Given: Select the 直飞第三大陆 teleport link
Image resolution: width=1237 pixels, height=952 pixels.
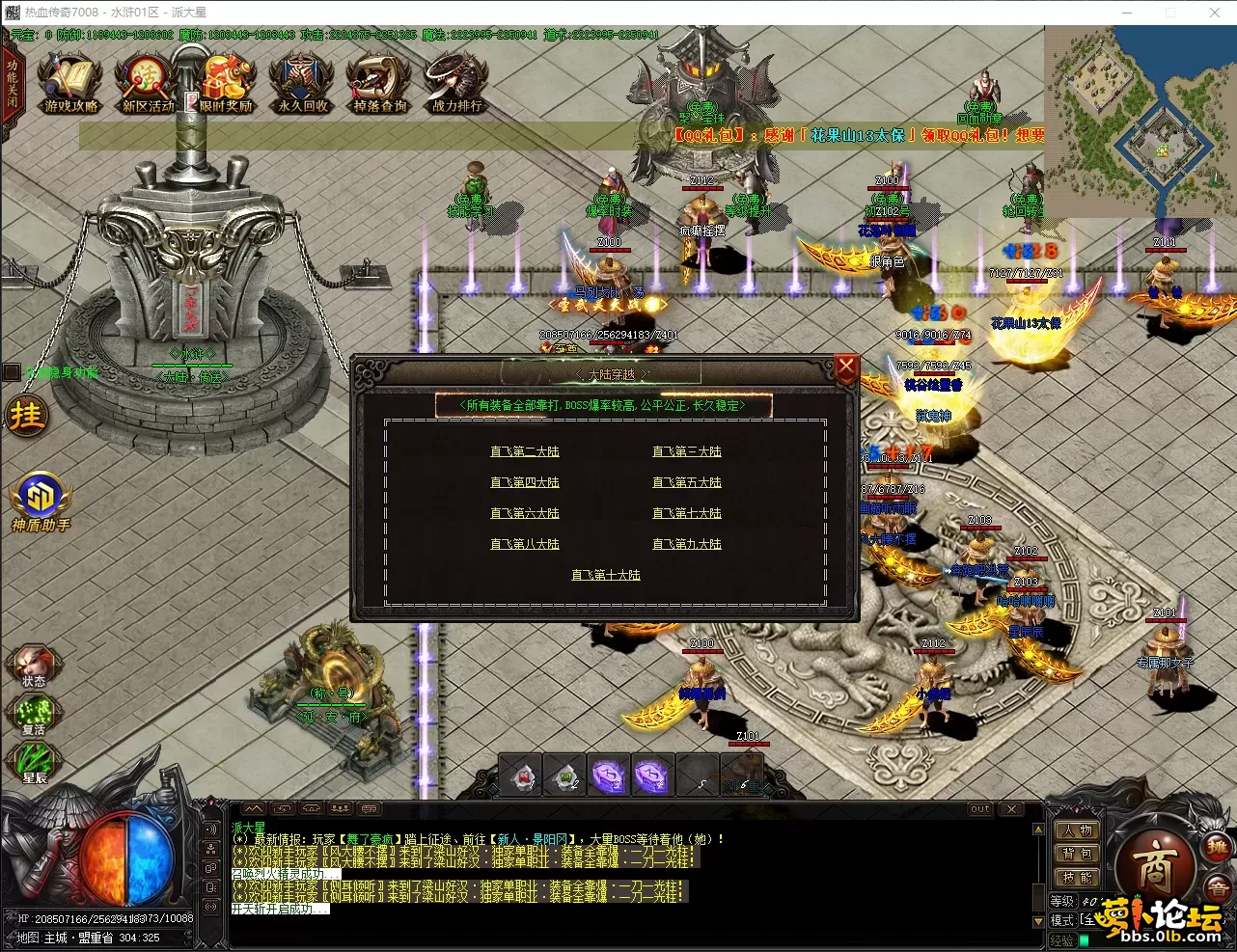Looking at the screenshot, I should 687,451.
